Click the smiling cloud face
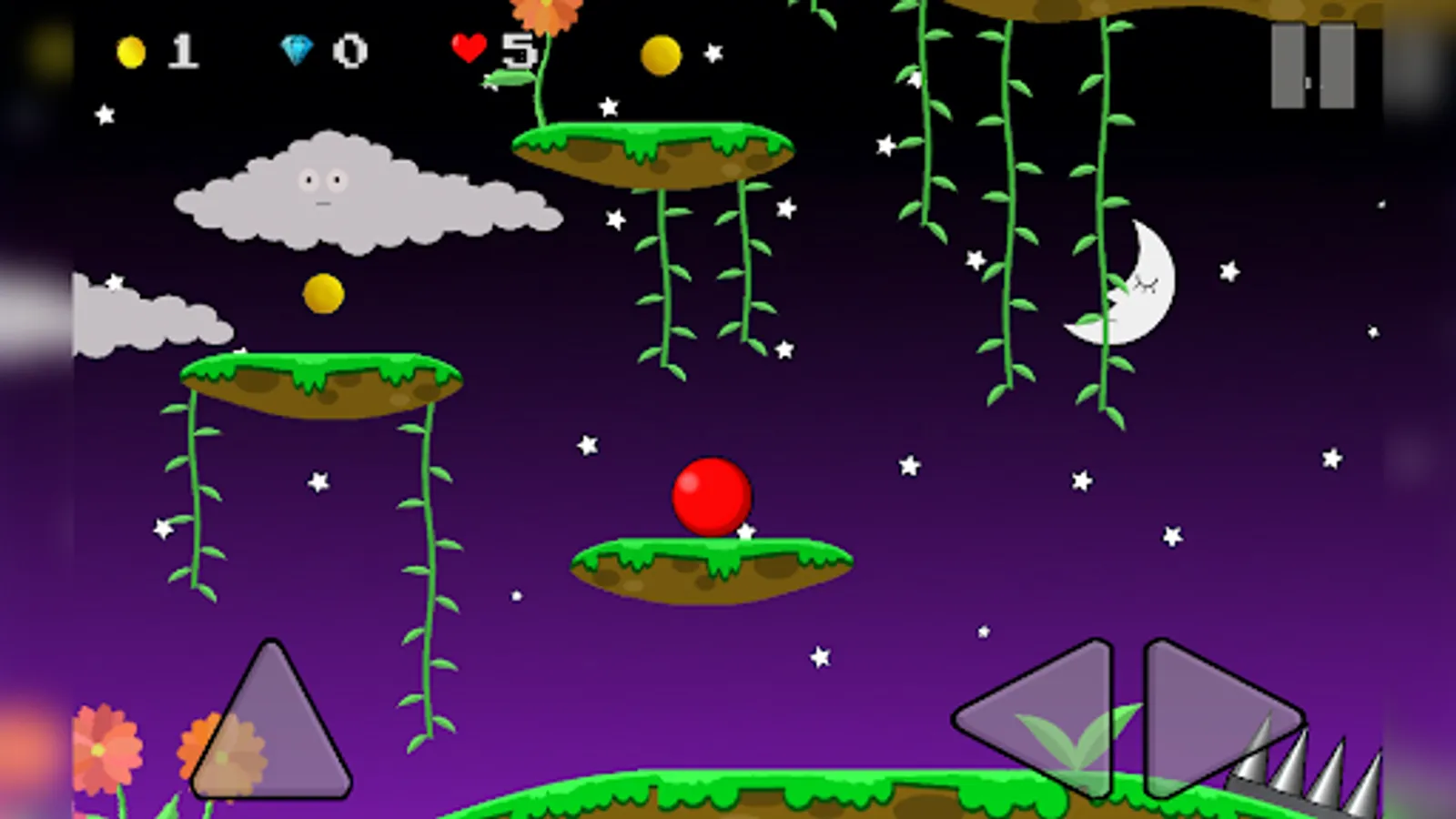 [326, 187]
